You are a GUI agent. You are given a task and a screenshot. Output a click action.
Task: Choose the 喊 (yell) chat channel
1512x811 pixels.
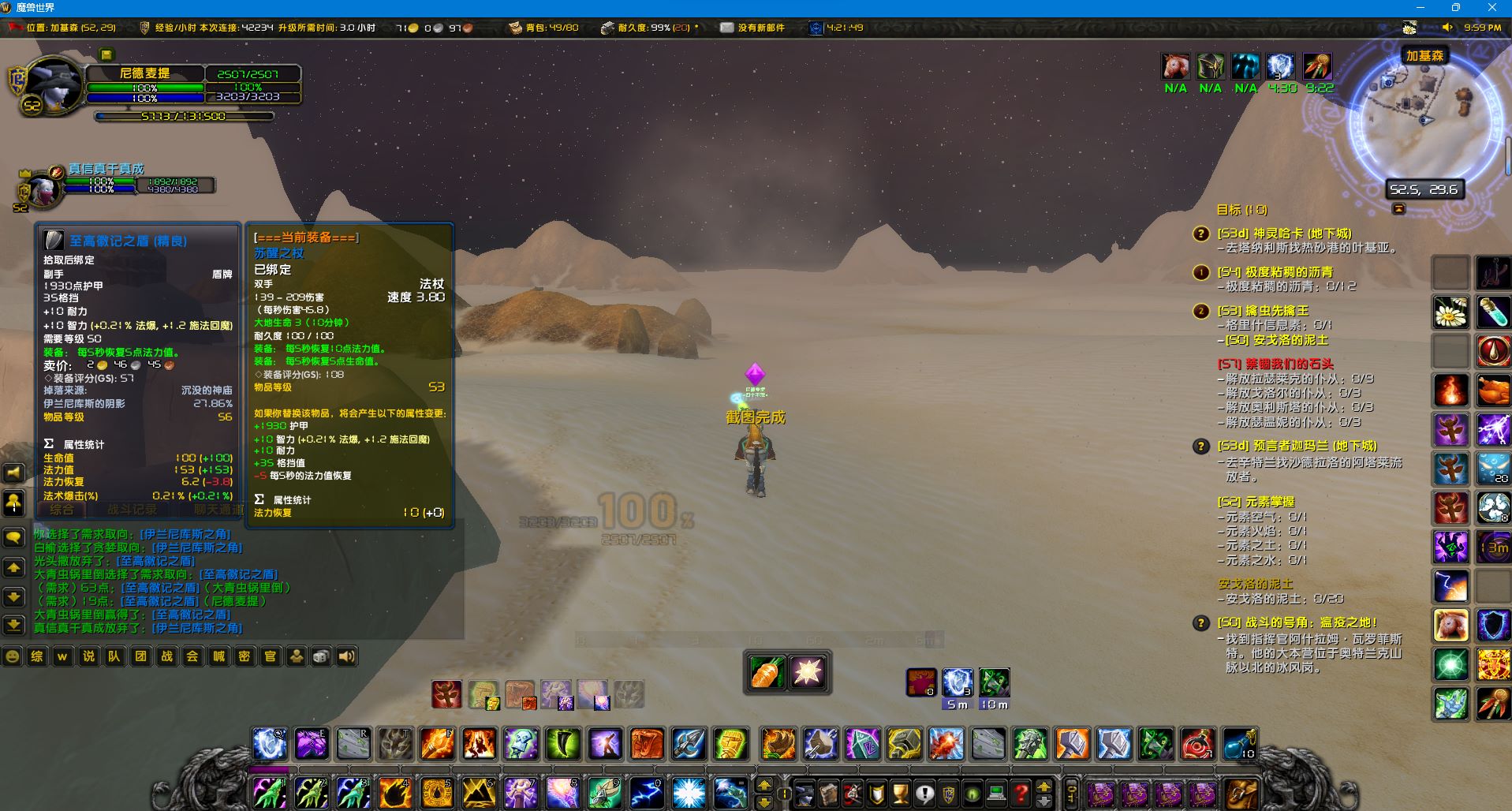(218, 656)
